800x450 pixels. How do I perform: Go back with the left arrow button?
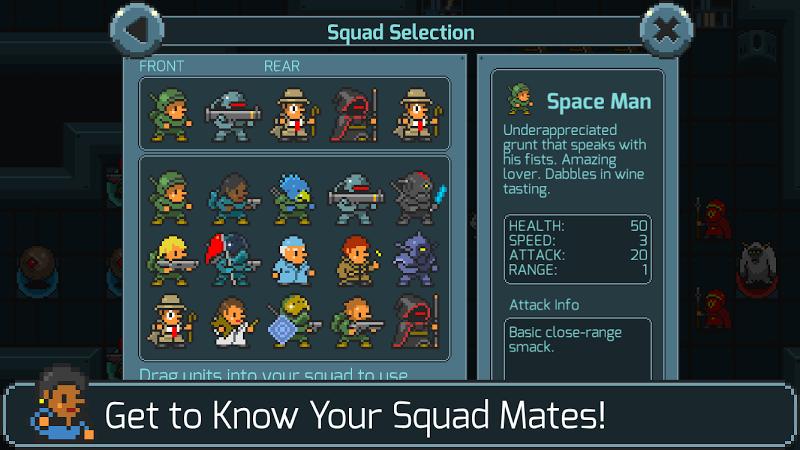click(x=137, y=32)
